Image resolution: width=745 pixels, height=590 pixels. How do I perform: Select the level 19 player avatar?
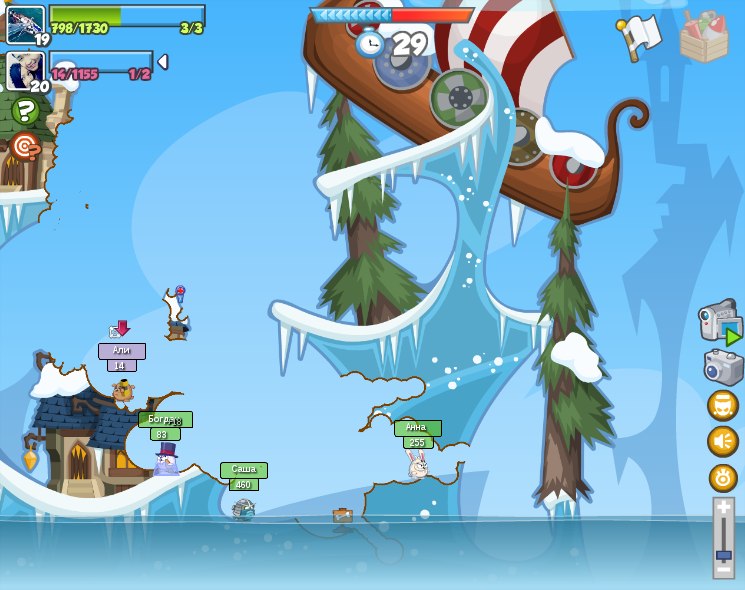point(25,24)
